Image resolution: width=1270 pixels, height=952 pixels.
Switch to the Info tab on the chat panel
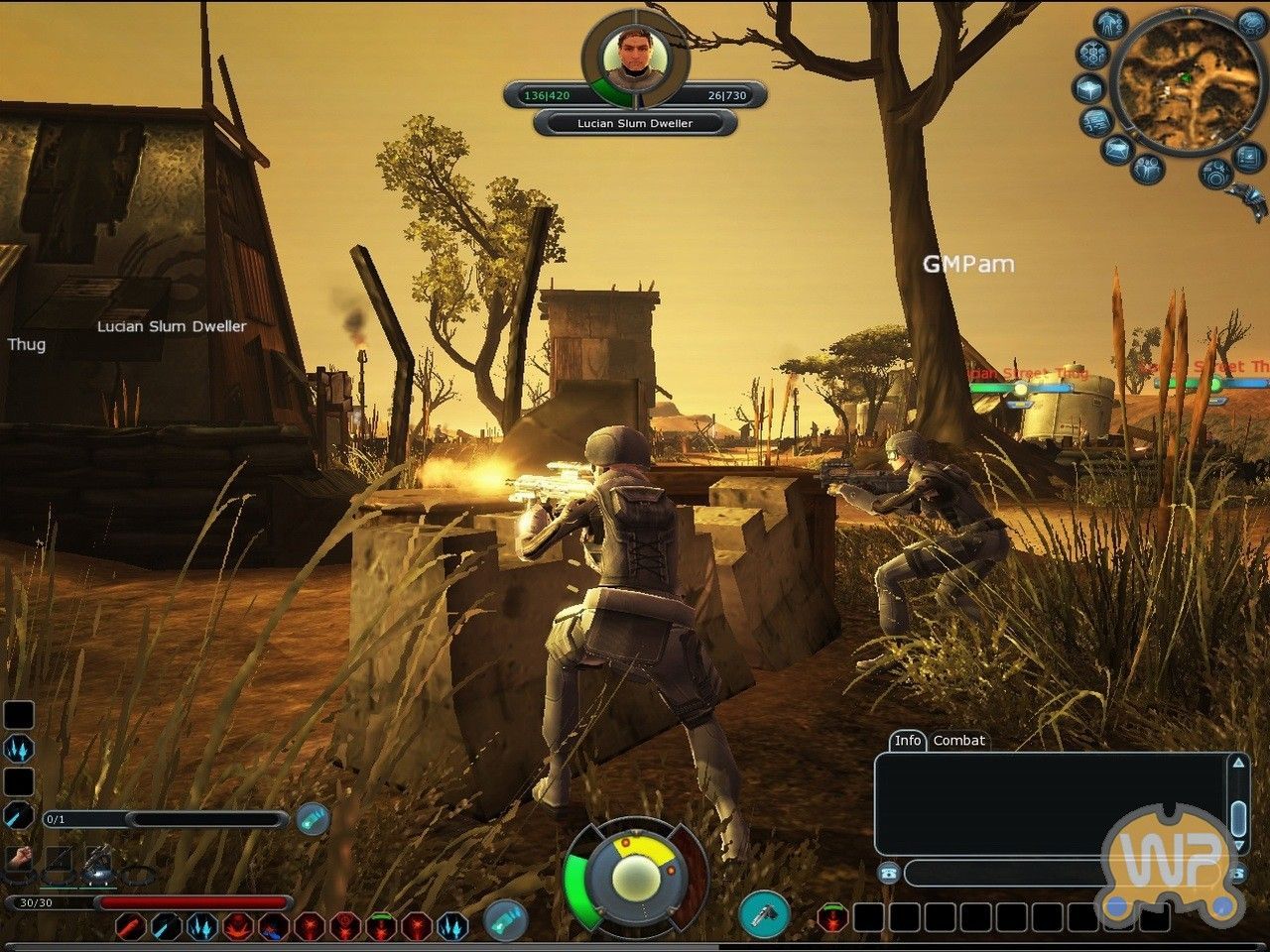[909, 741]
